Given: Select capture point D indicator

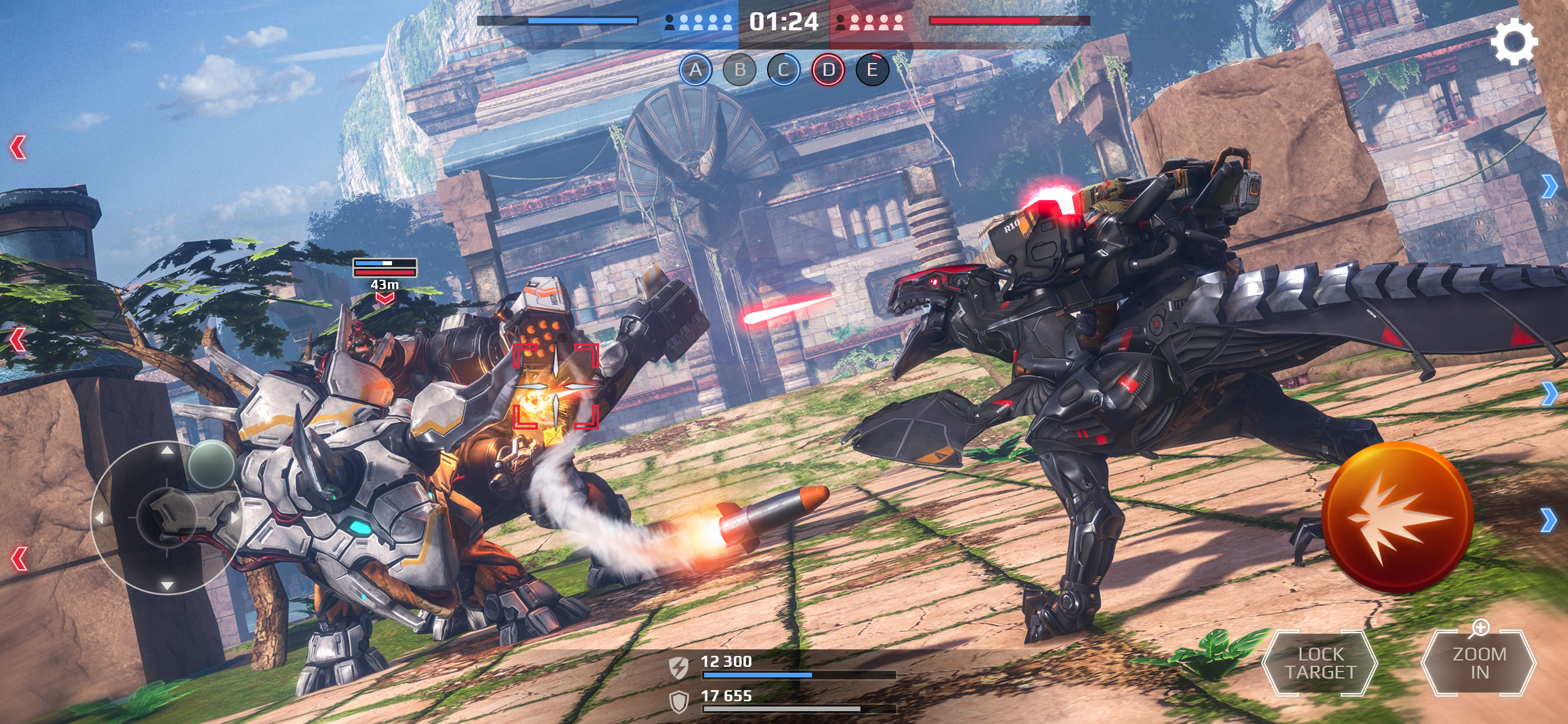Looking at the screenshot, I should (x=828, y=70).
